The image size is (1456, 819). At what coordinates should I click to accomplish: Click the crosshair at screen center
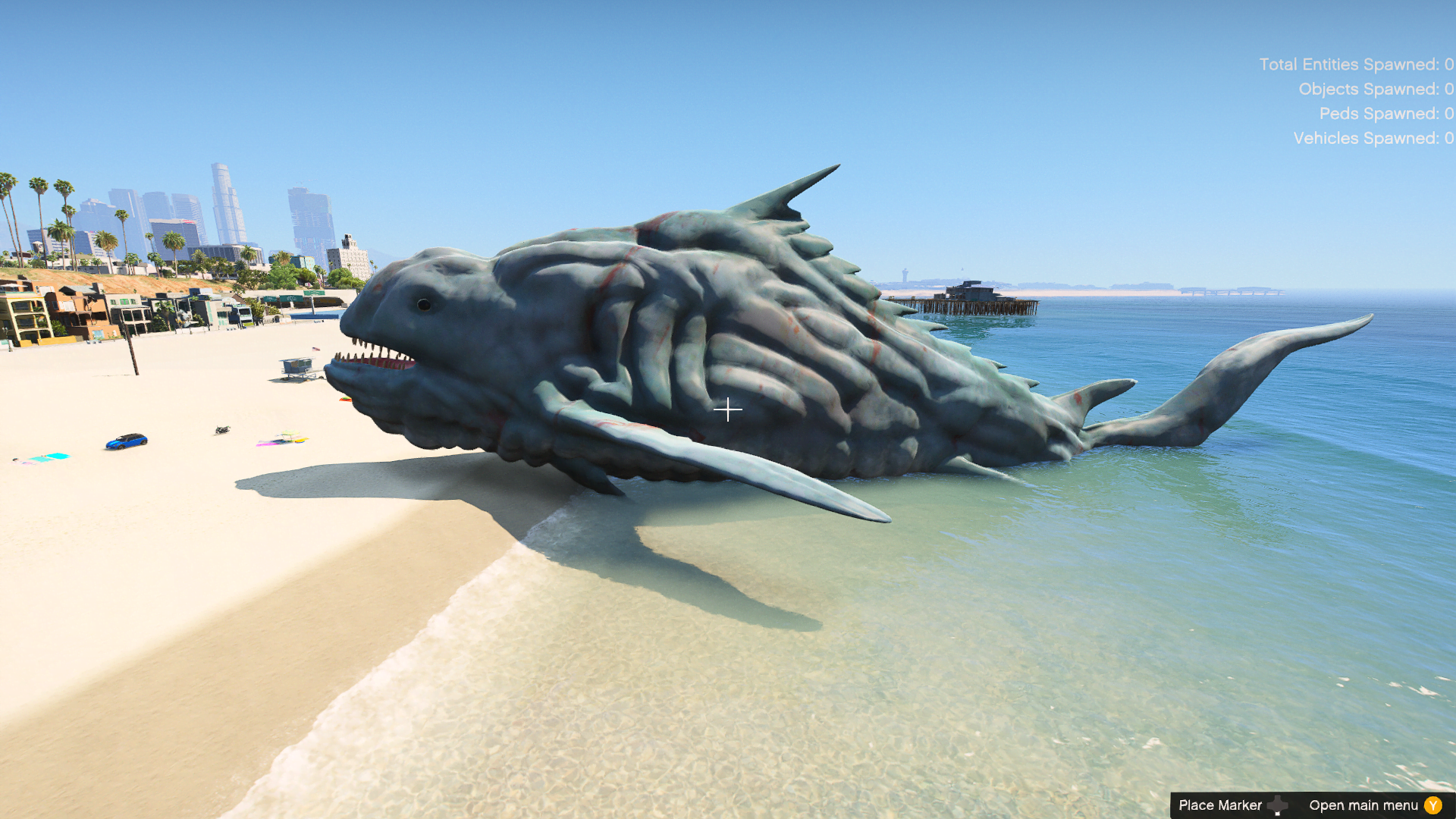pos(728,409)
